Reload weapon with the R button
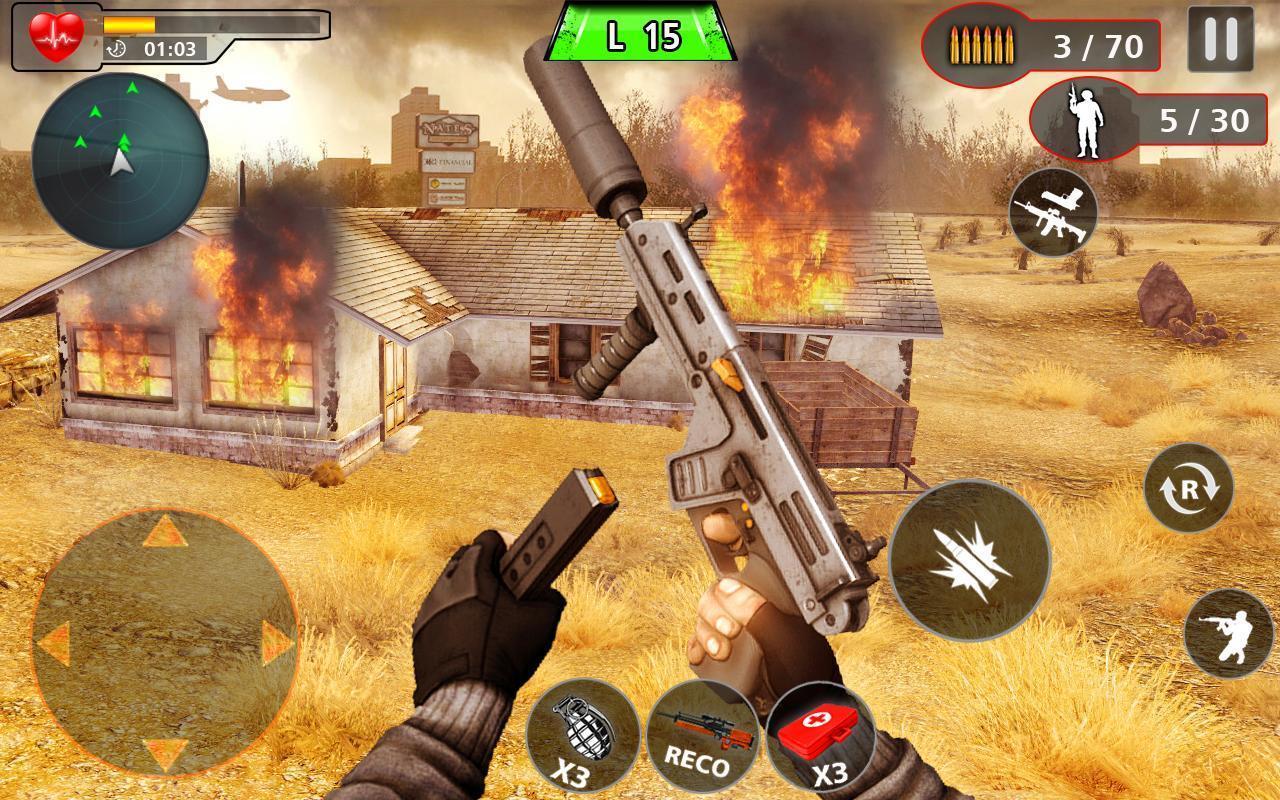Image resolution: width=1280 pixels, height=800 pixels. click(1188, 488)
